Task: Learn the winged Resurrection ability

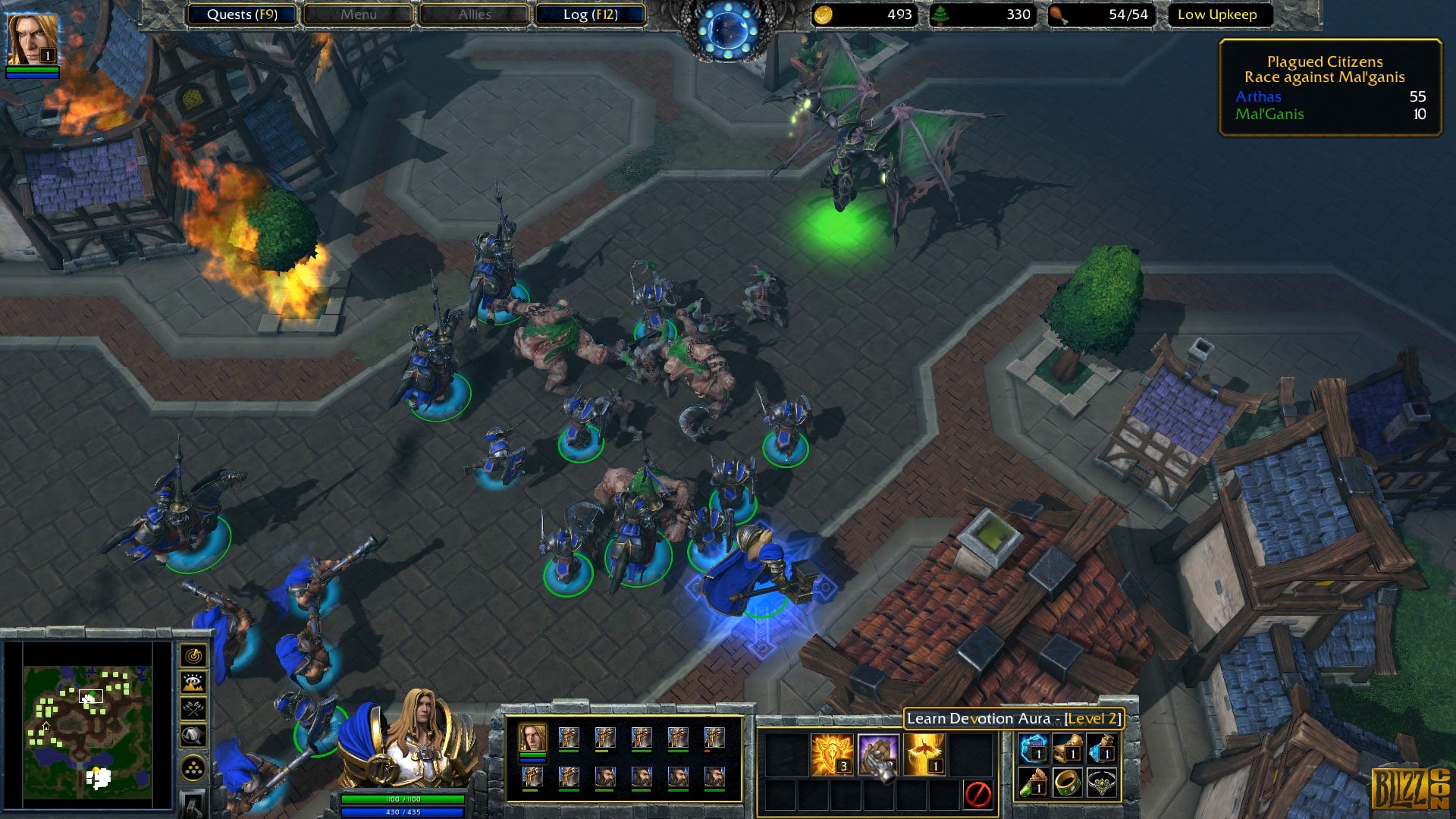Action: point(925,755)
